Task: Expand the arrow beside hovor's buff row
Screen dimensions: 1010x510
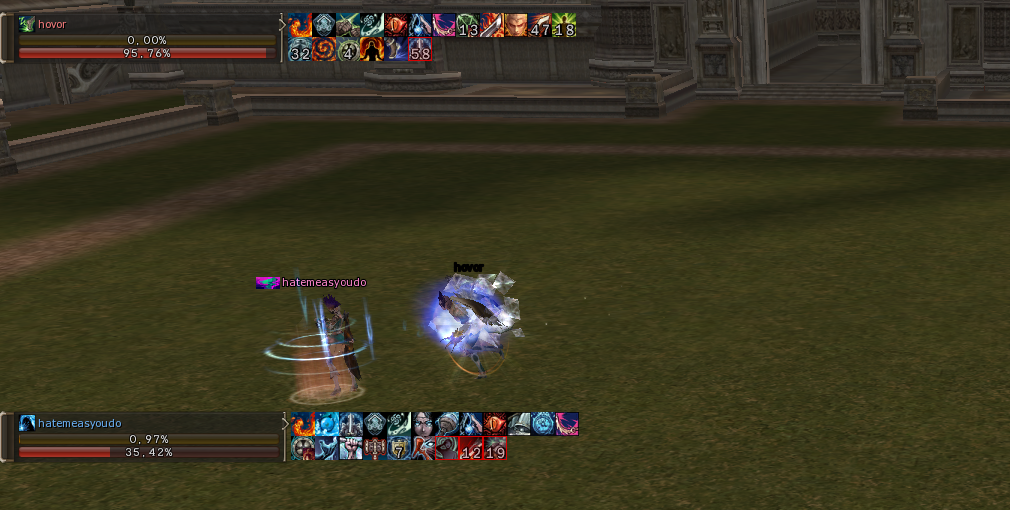Action: [282, 26]
